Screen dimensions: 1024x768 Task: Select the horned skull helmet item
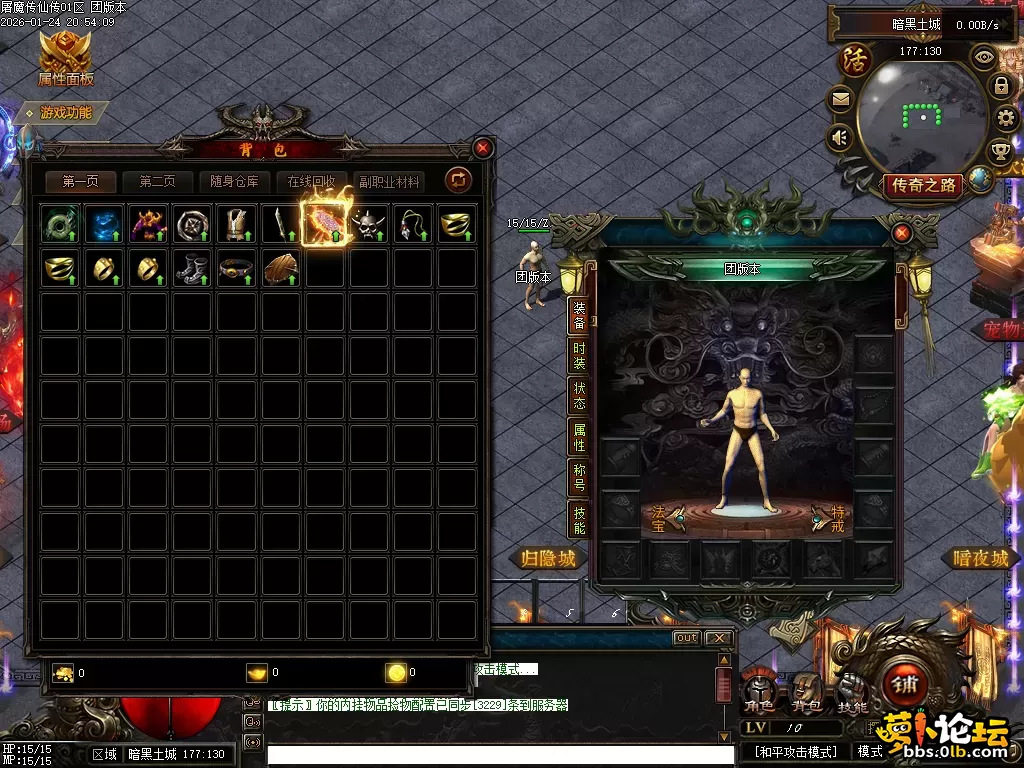tap(369, 224)
